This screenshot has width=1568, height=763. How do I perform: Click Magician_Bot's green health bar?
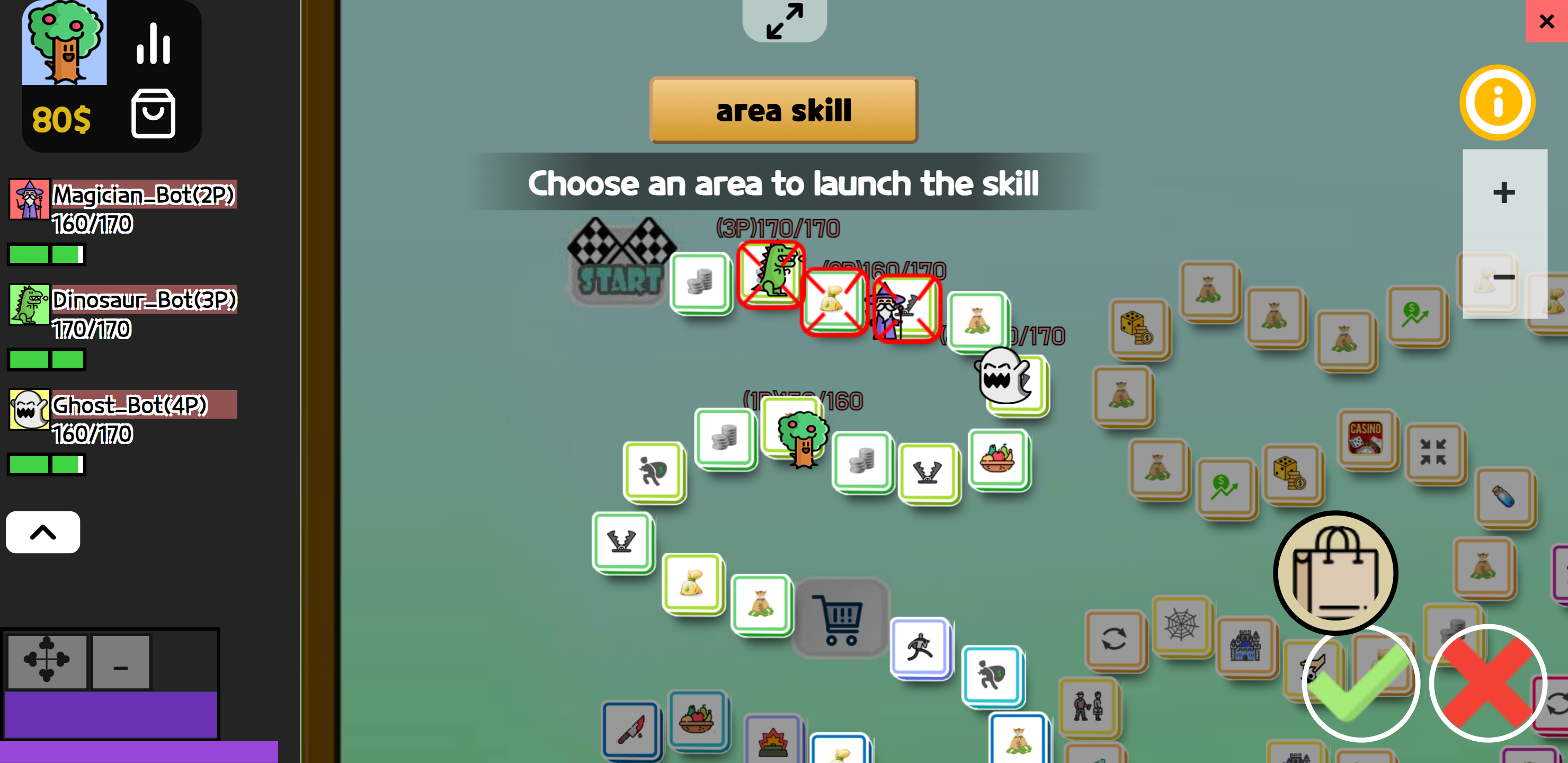tap(46, 254)
